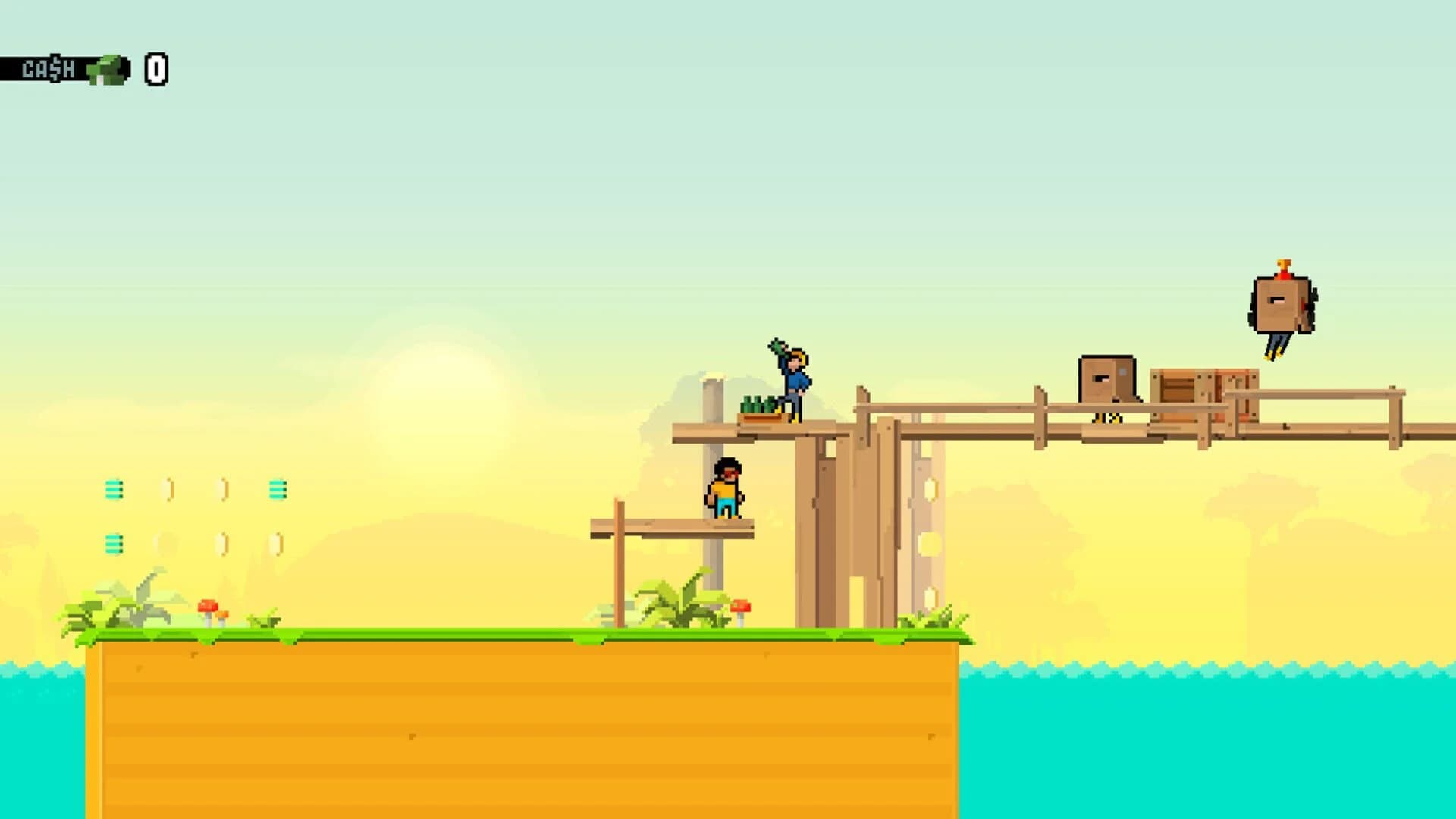Select the crate of green bottles
Screen dimensions: 1456x819
point(758,409)
